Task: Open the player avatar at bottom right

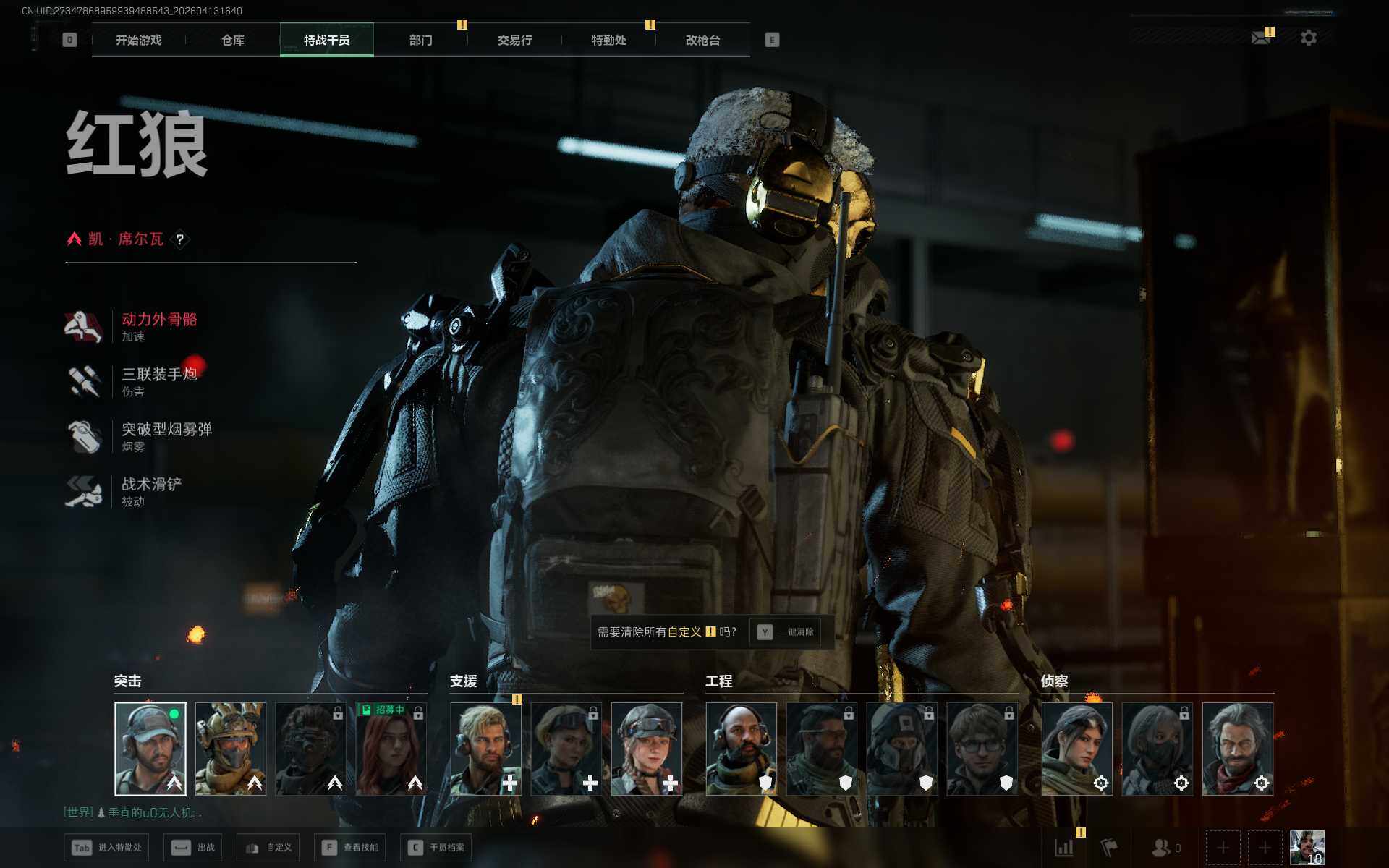Action: click(1307, 848)
